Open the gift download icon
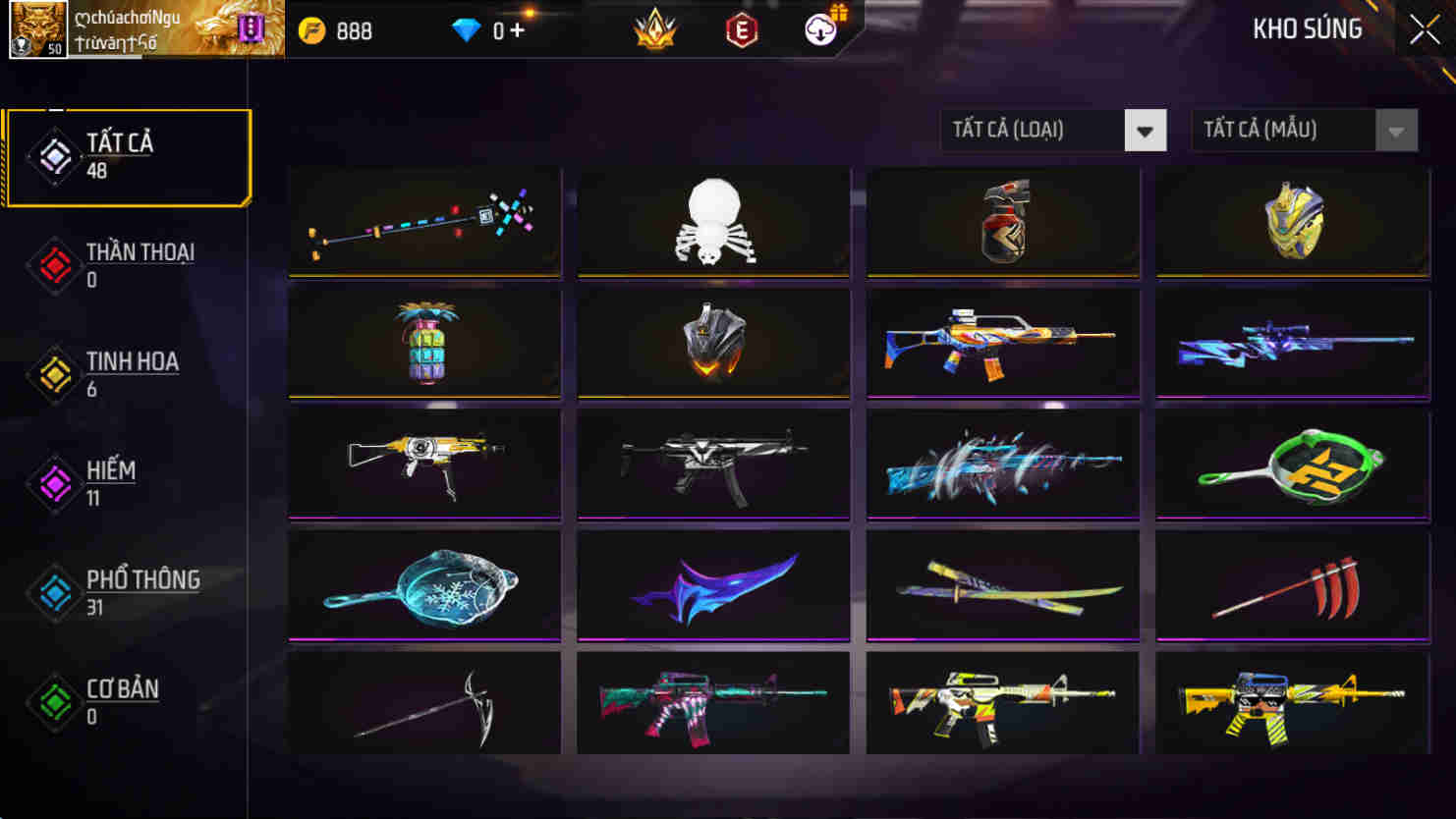Viewport: 1456px width, 819px height. [821, 30]
